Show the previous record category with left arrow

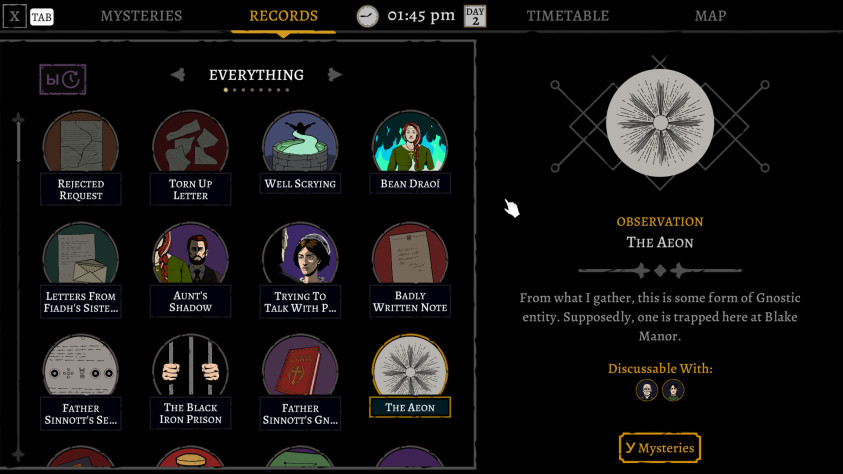(178, 75)
